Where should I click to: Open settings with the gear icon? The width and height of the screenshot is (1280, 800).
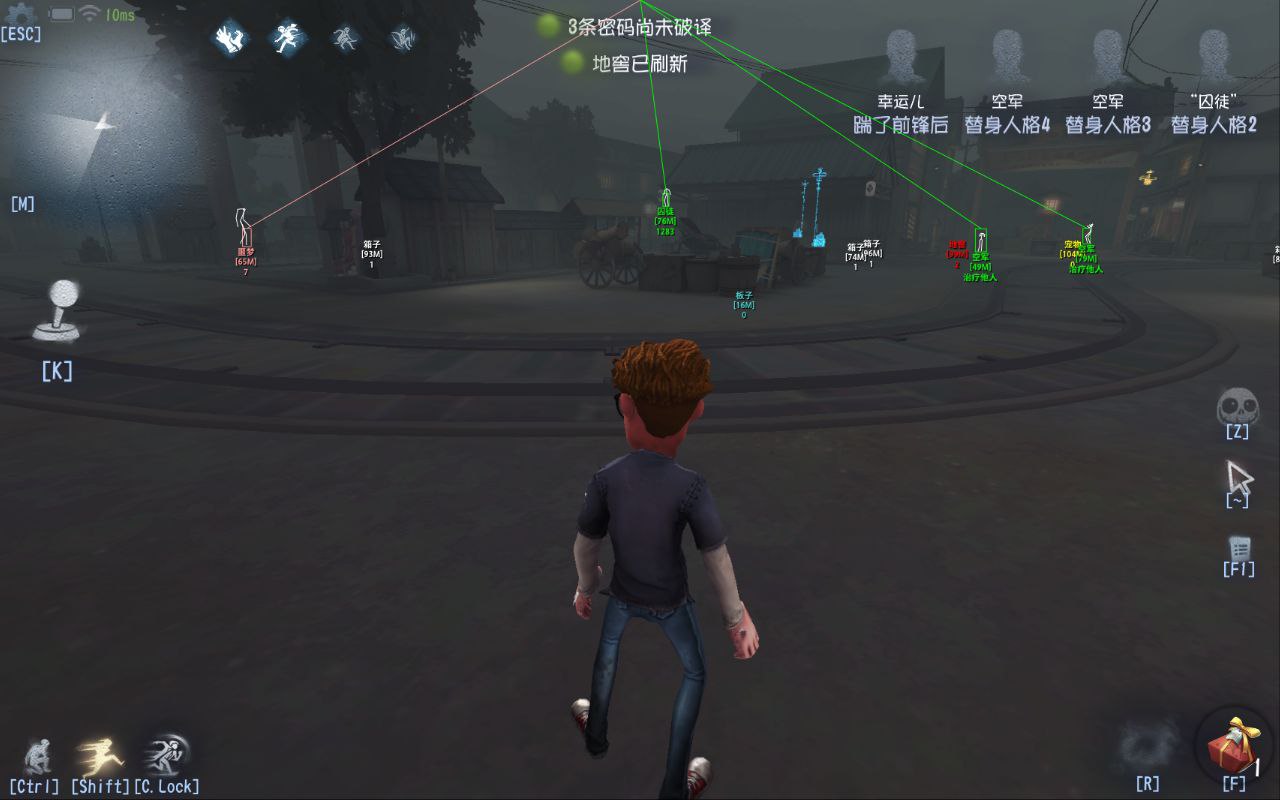(20, 14)
